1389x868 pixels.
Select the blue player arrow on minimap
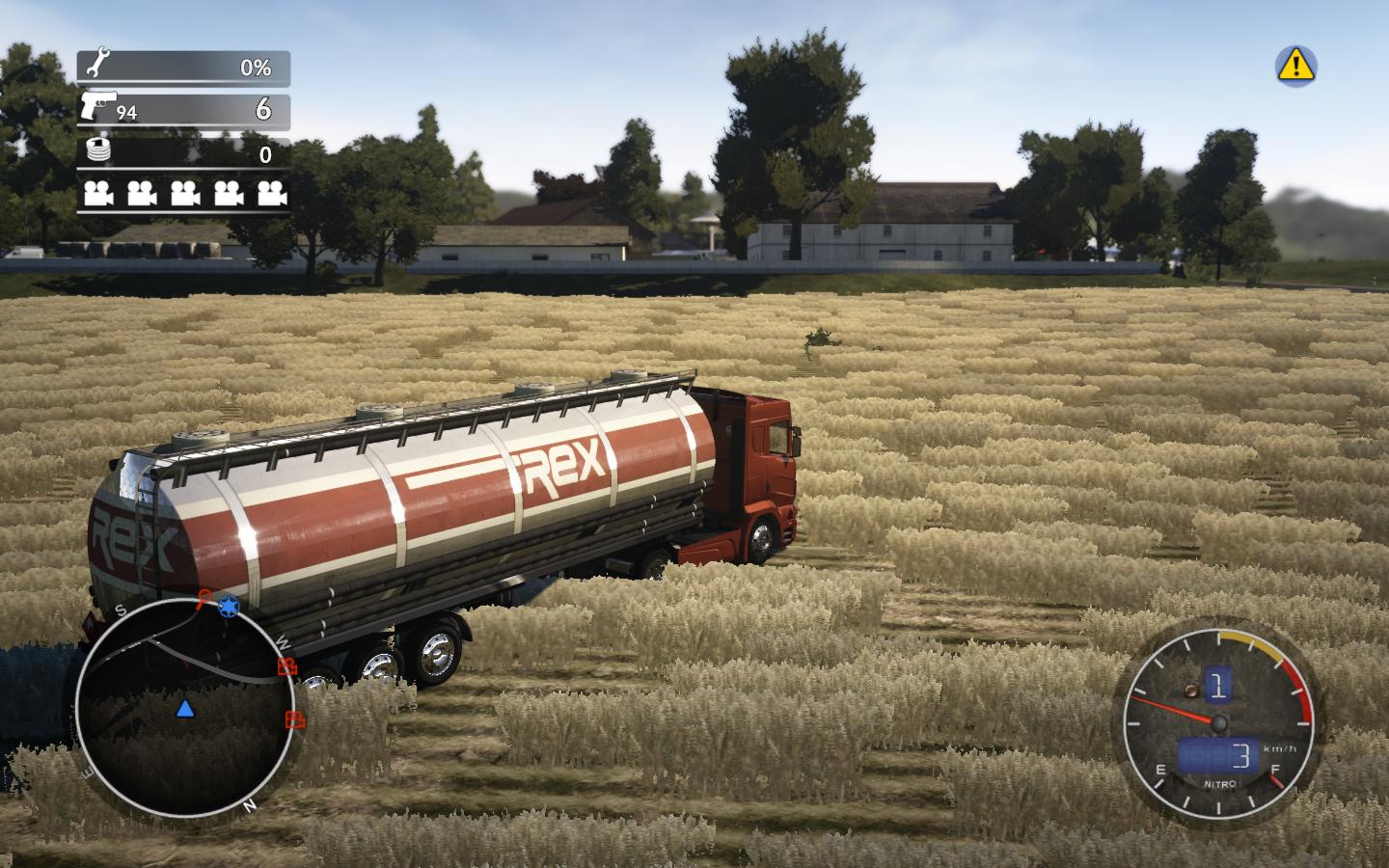tap(184, 710)
